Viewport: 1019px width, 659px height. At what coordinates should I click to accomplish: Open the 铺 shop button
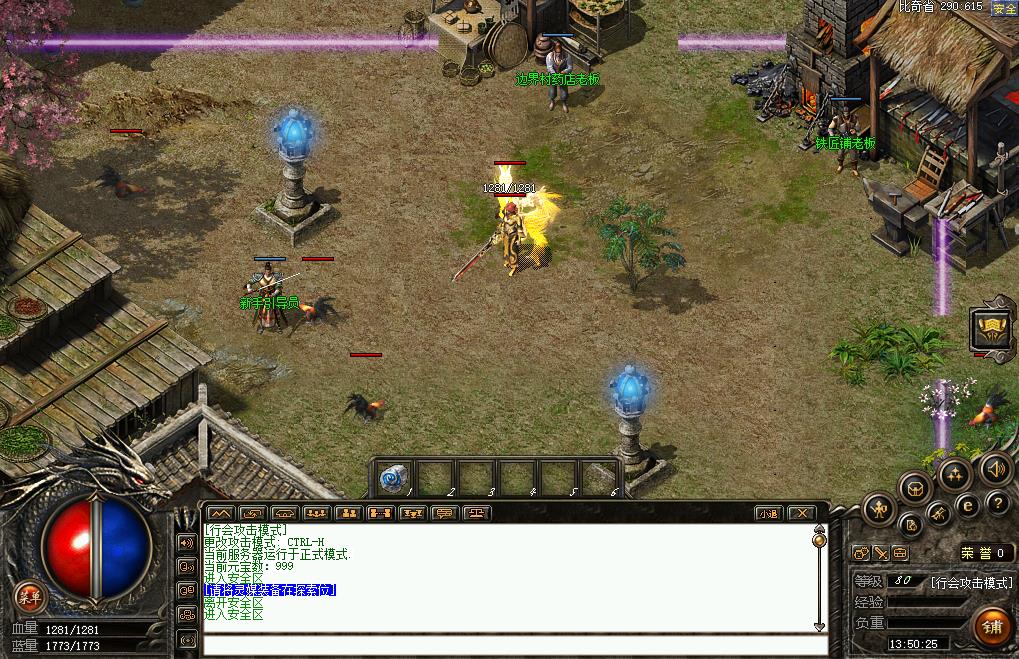pyautogui.click(x=991, y=627)
